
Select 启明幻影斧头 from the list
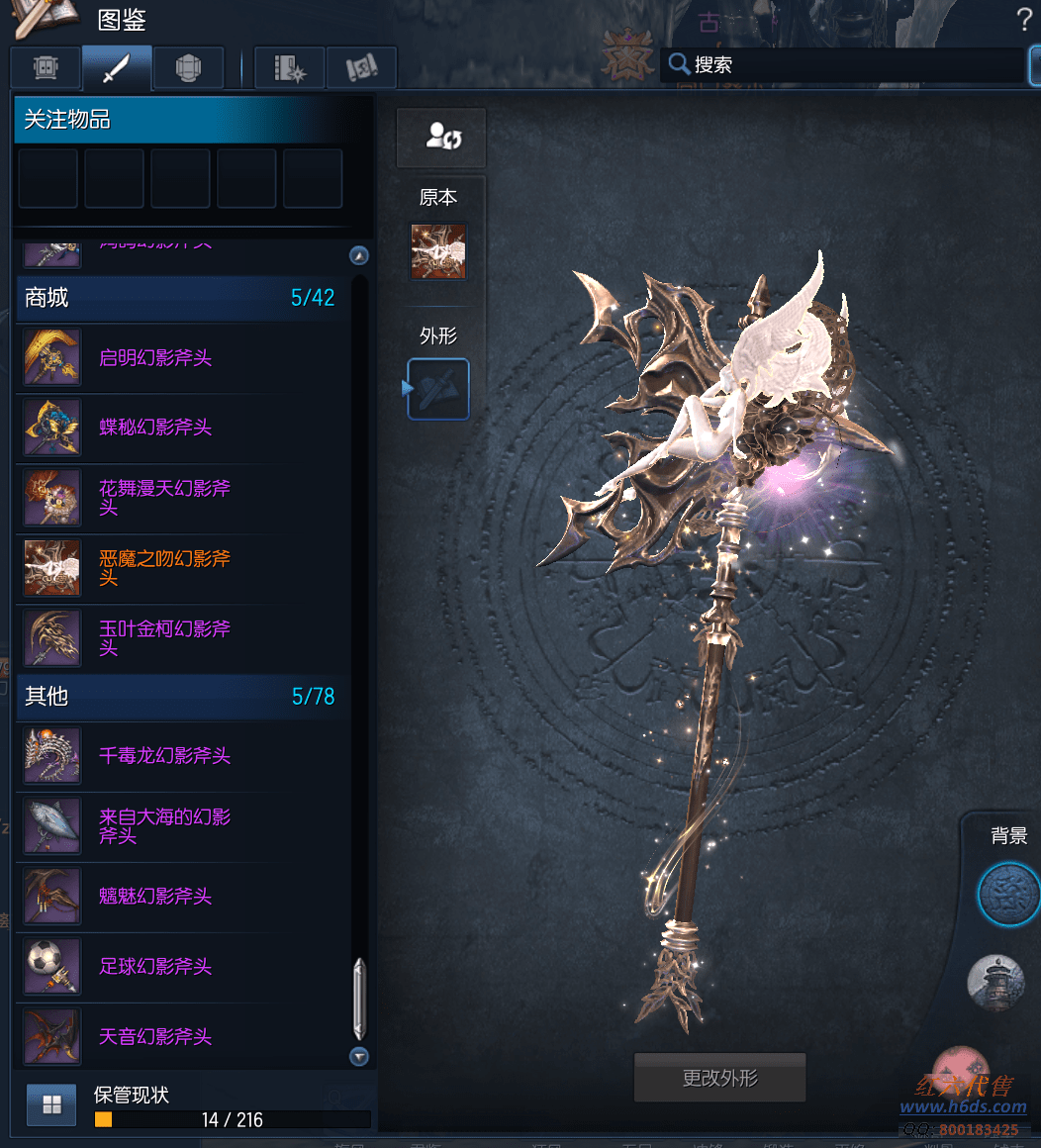pos(155,358)
